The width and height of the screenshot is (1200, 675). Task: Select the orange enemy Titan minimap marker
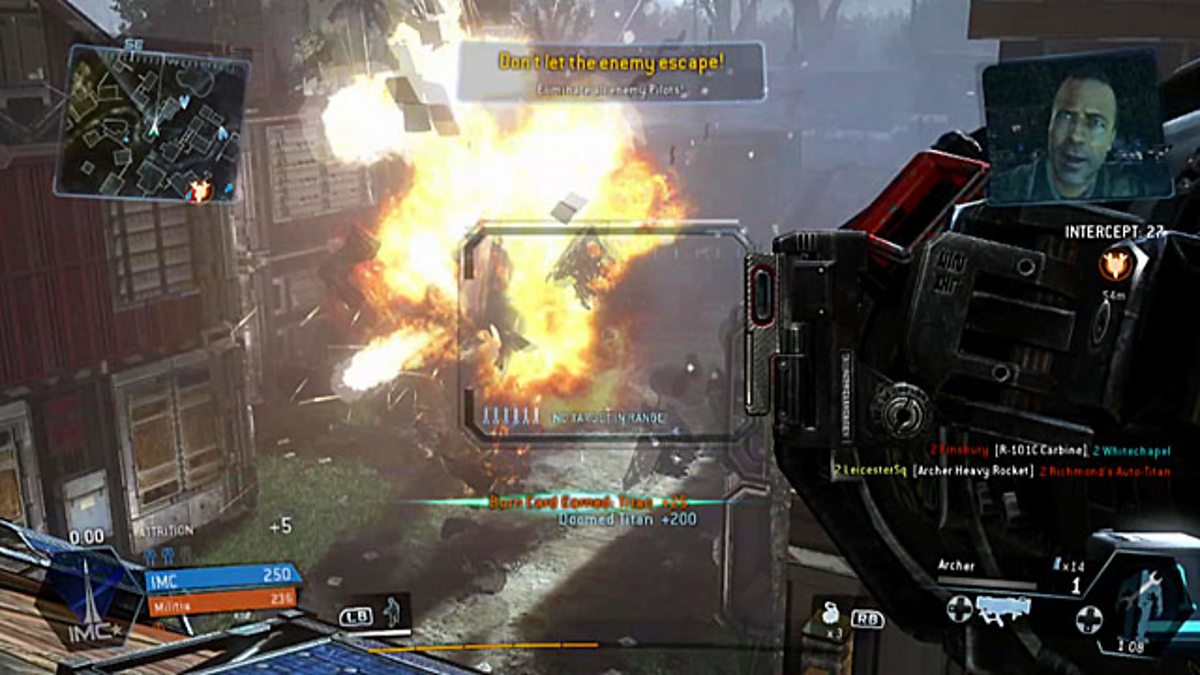(x=200, y=188)
